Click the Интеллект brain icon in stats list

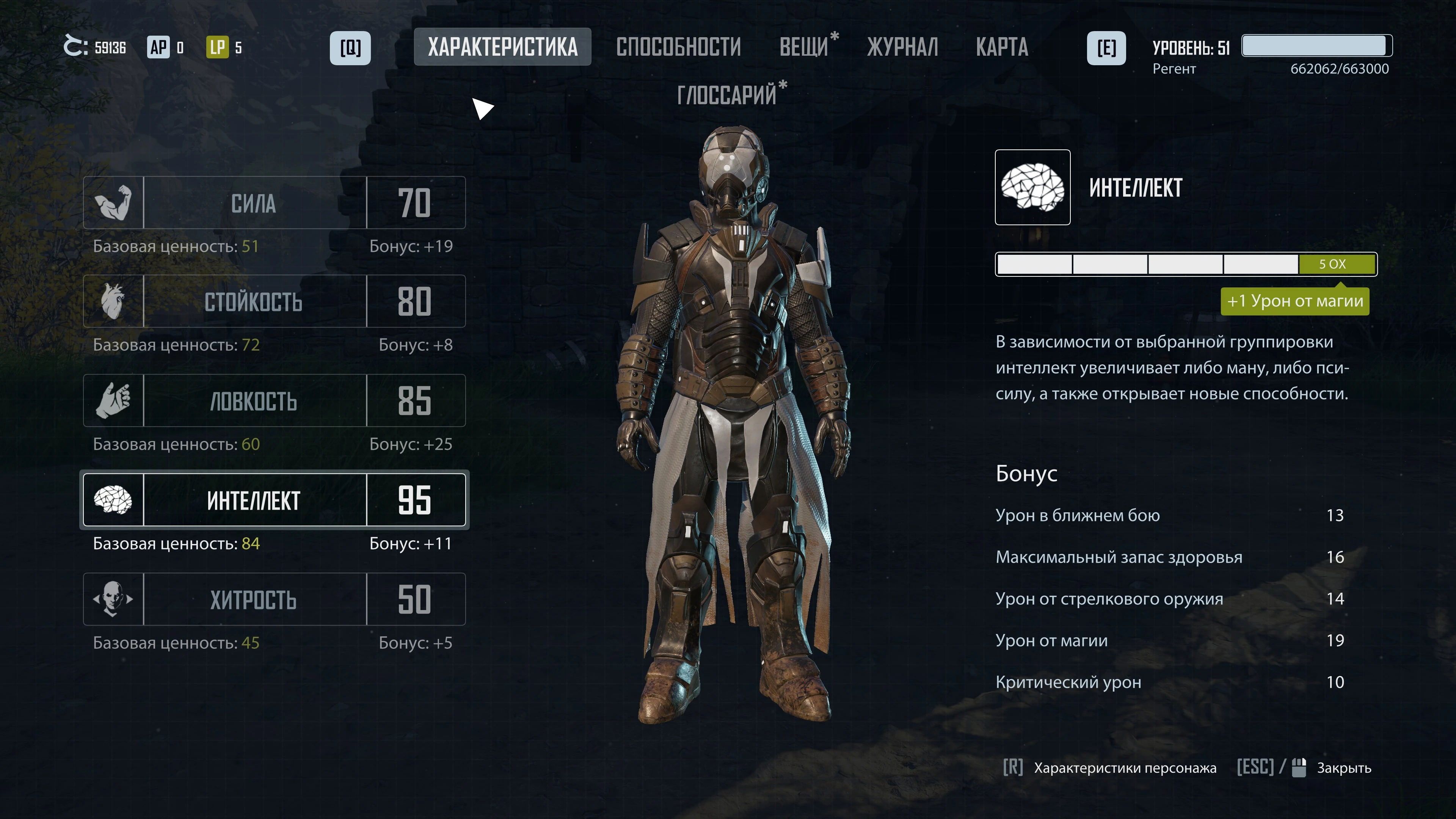[113, 499]
